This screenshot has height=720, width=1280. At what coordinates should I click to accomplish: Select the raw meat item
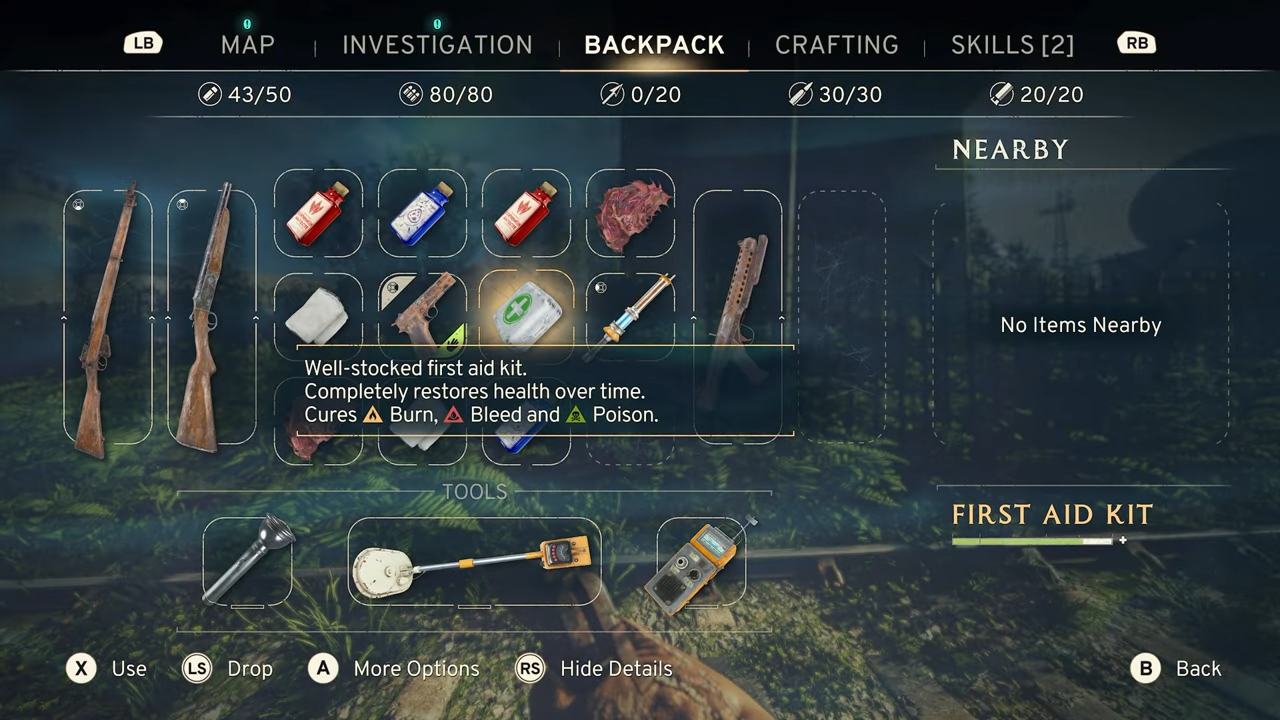pyautogui.click(x=630, y=212)
